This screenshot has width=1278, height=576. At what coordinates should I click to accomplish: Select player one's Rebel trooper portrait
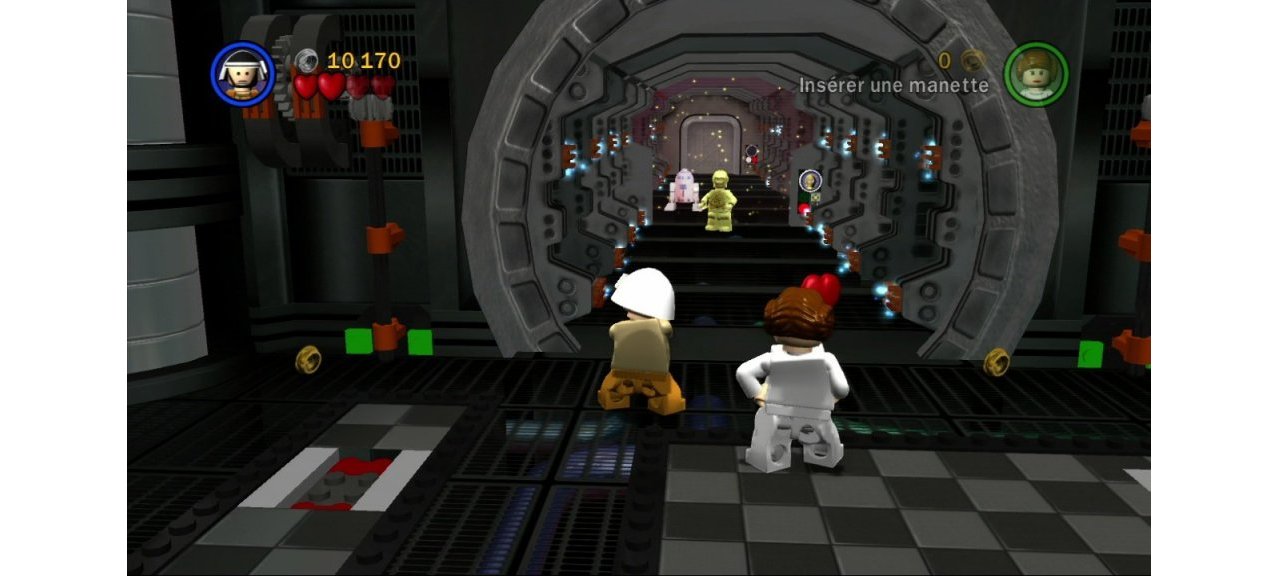242,73
